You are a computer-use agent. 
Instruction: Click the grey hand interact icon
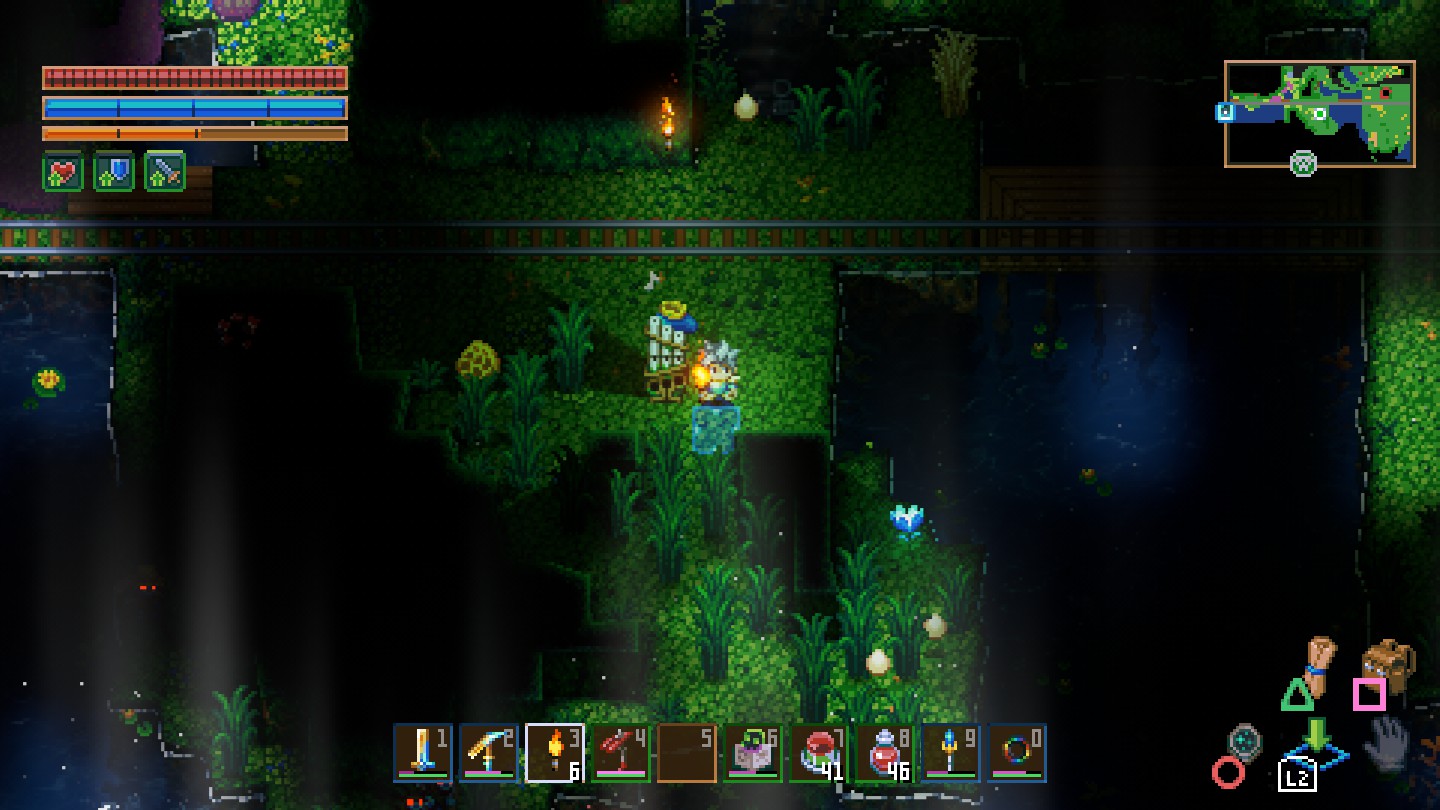[1388, 743]
